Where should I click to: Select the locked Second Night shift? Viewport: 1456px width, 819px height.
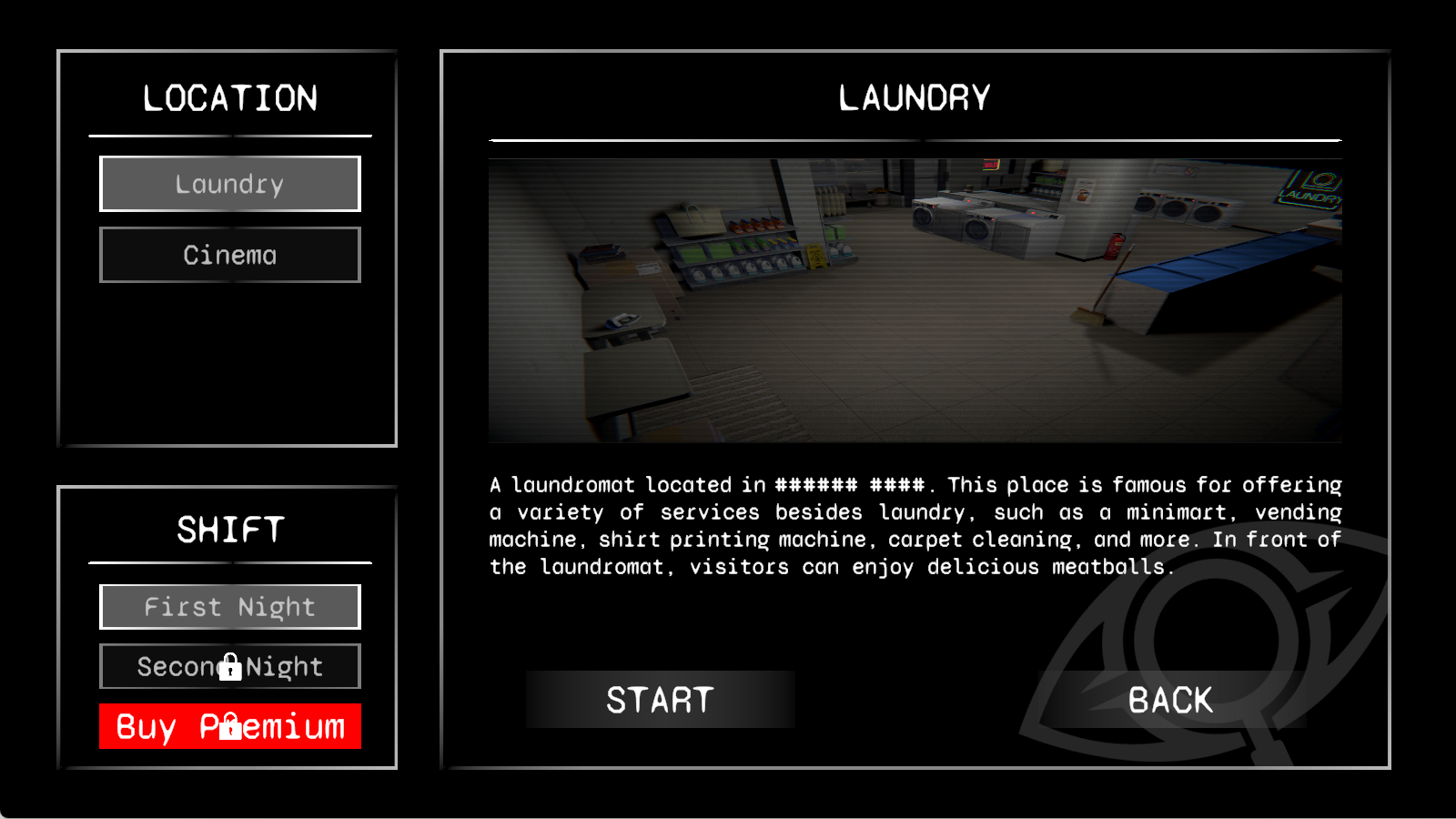(x=229, y=666)
